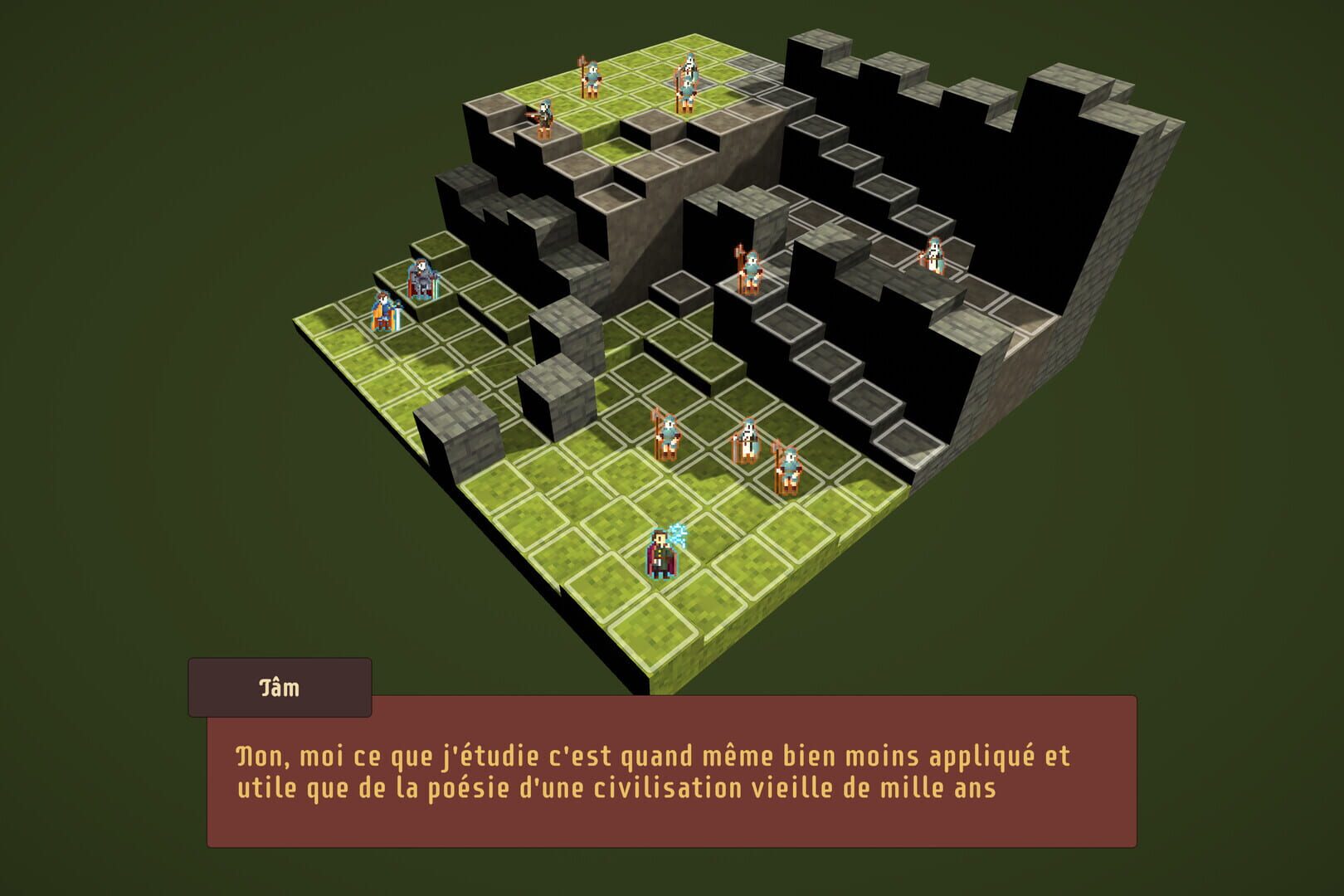Screen dimensions: 1344x896
Task: Select the spearman atop the upper plateau
Action: tap(593, 76)
